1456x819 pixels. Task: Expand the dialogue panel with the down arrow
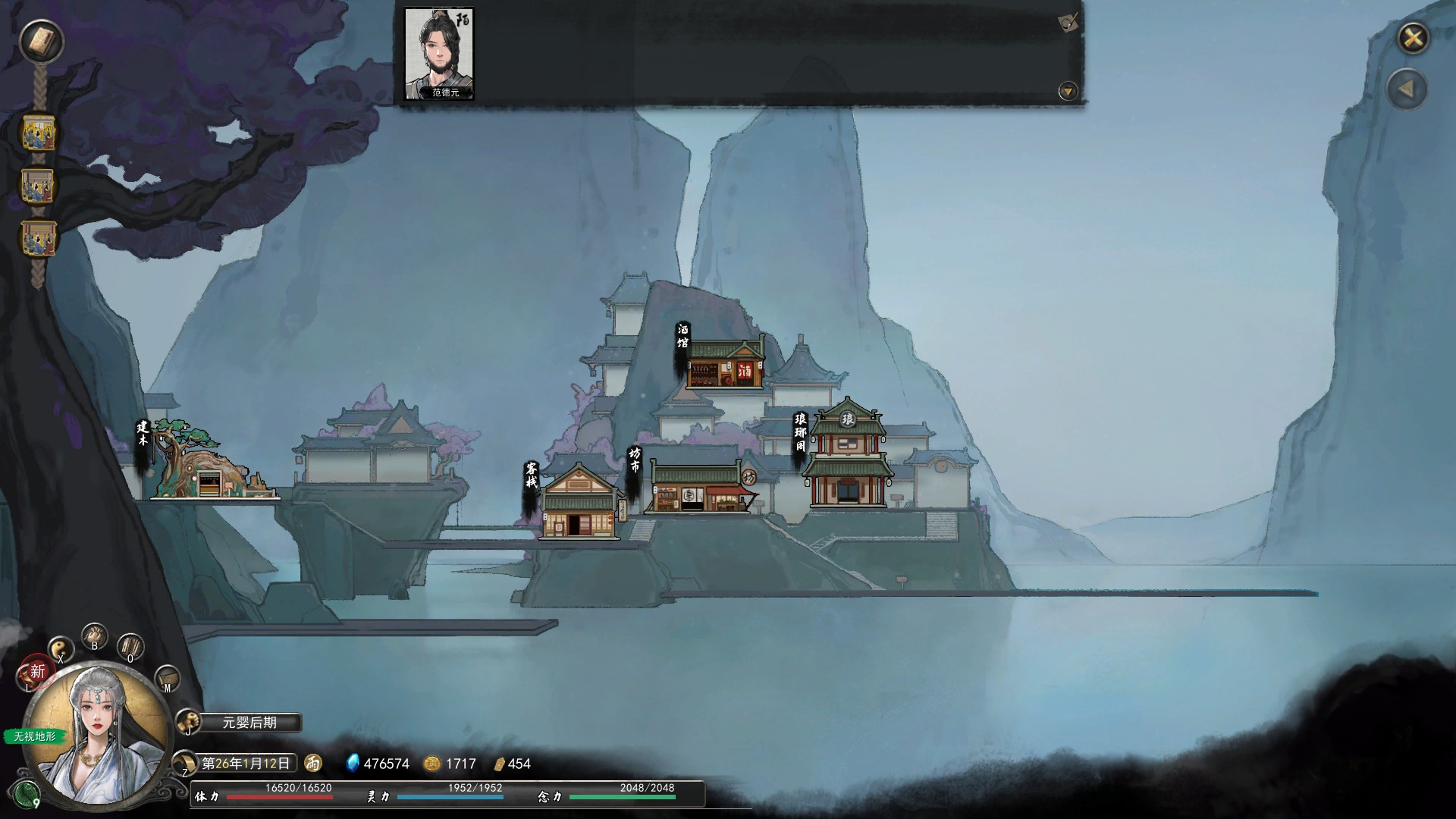coord(1068,92)
